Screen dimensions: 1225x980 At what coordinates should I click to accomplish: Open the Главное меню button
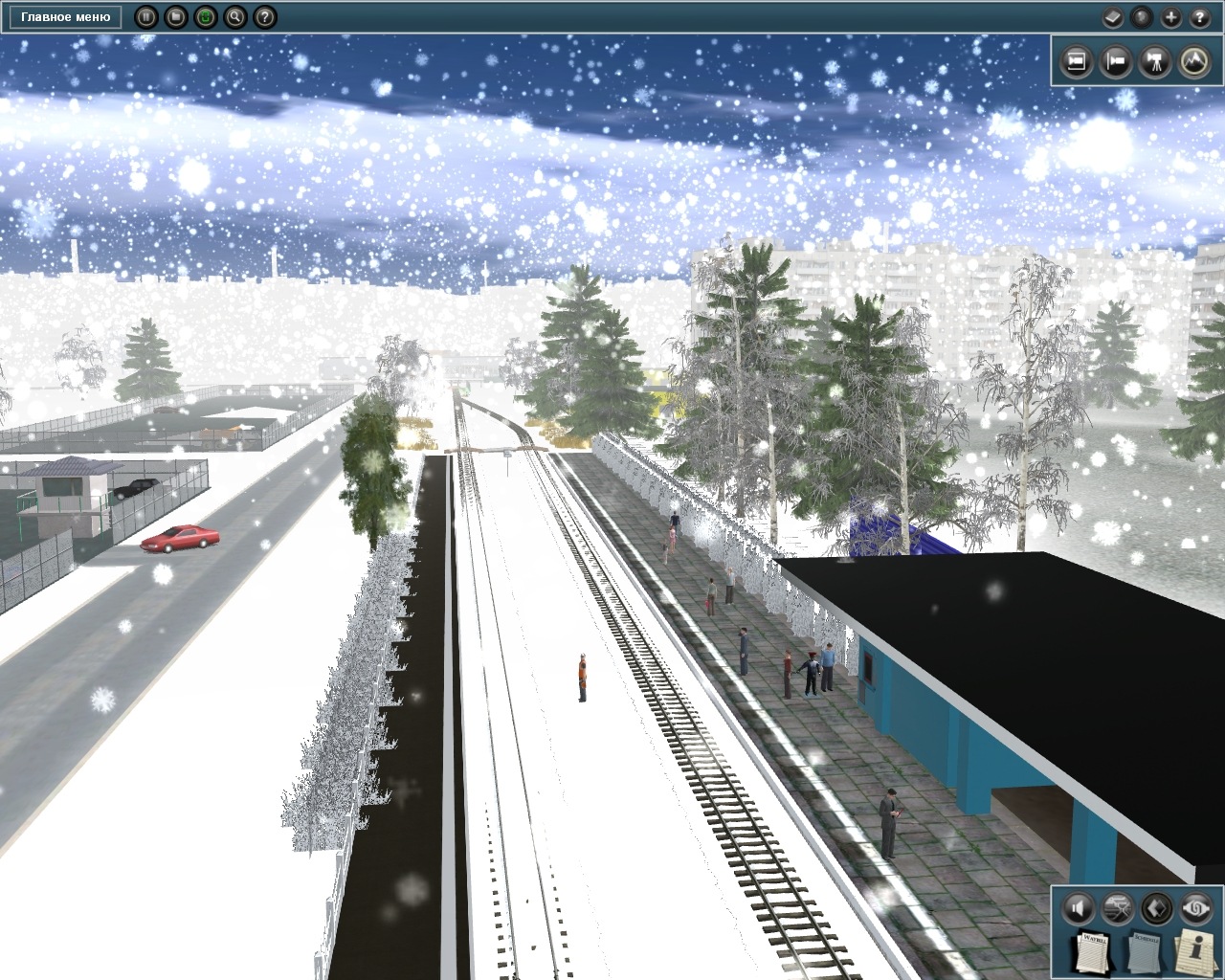point(65,16)
